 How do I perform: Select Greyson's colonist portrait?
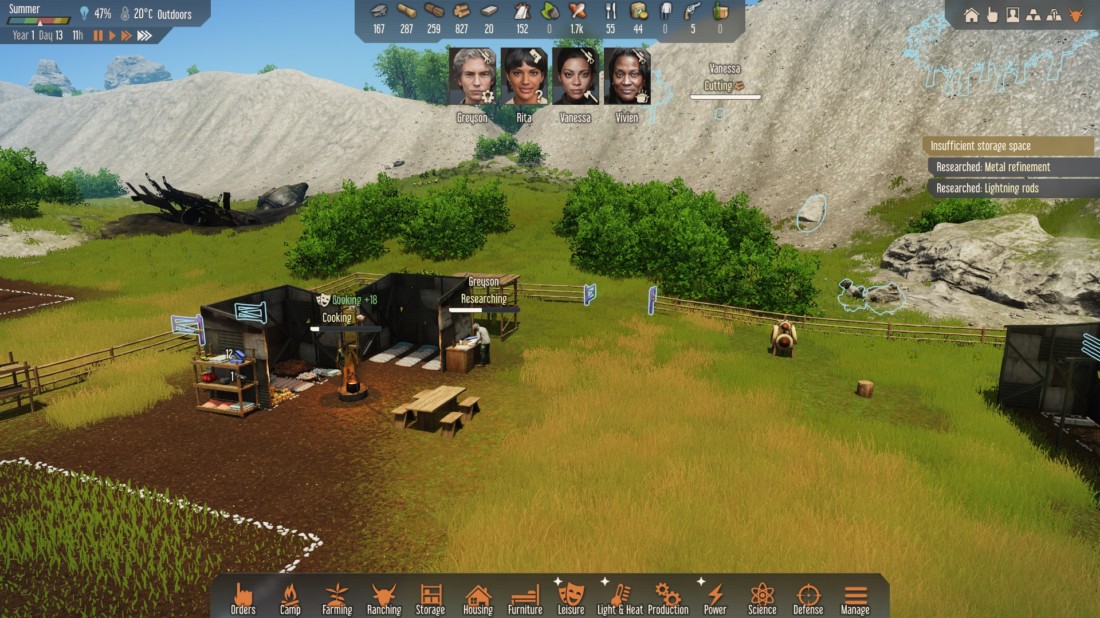473,76
